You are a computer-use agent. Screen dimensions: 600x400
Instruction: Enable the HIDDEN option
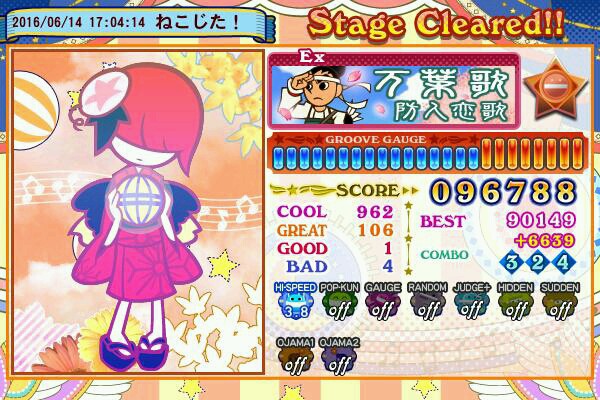515,303
